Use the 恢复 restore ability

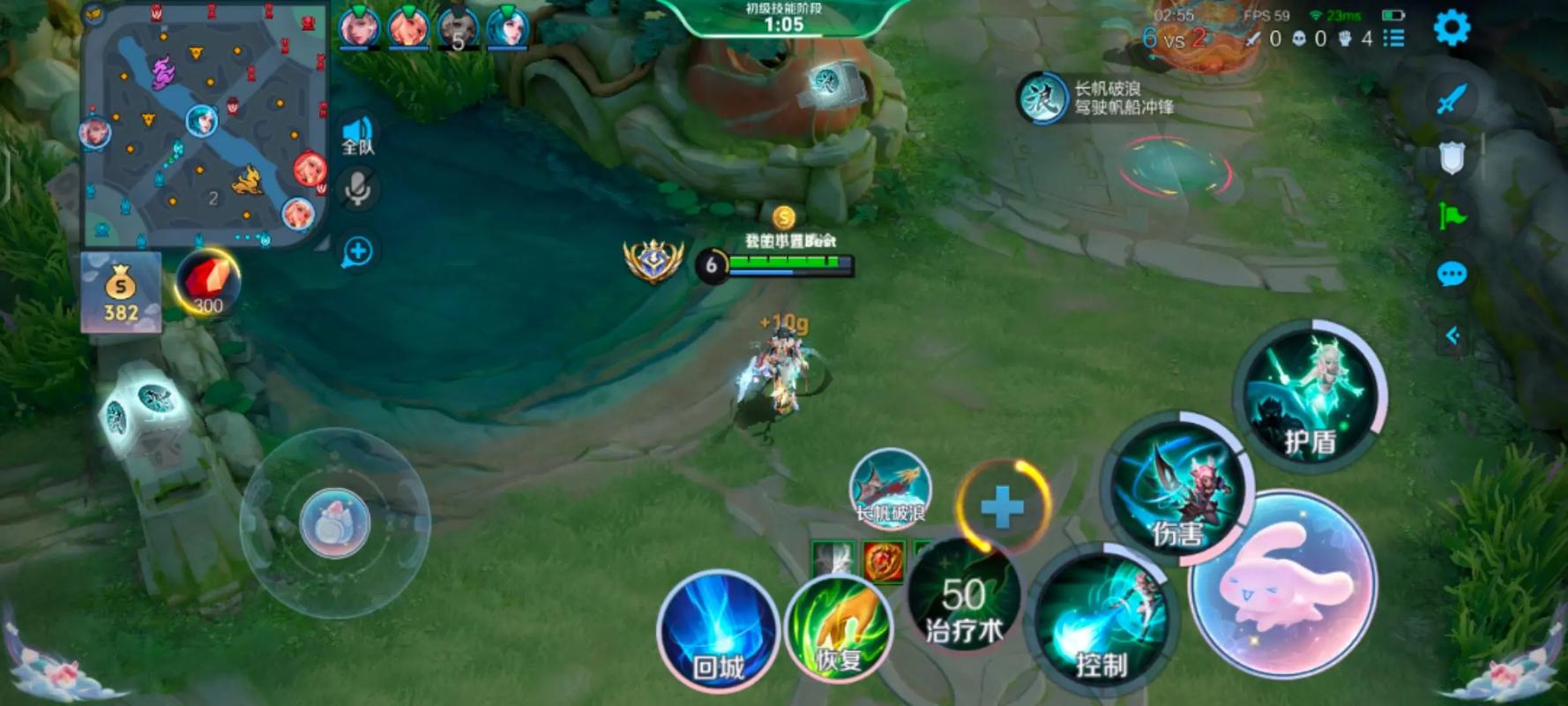pos(839,627)
